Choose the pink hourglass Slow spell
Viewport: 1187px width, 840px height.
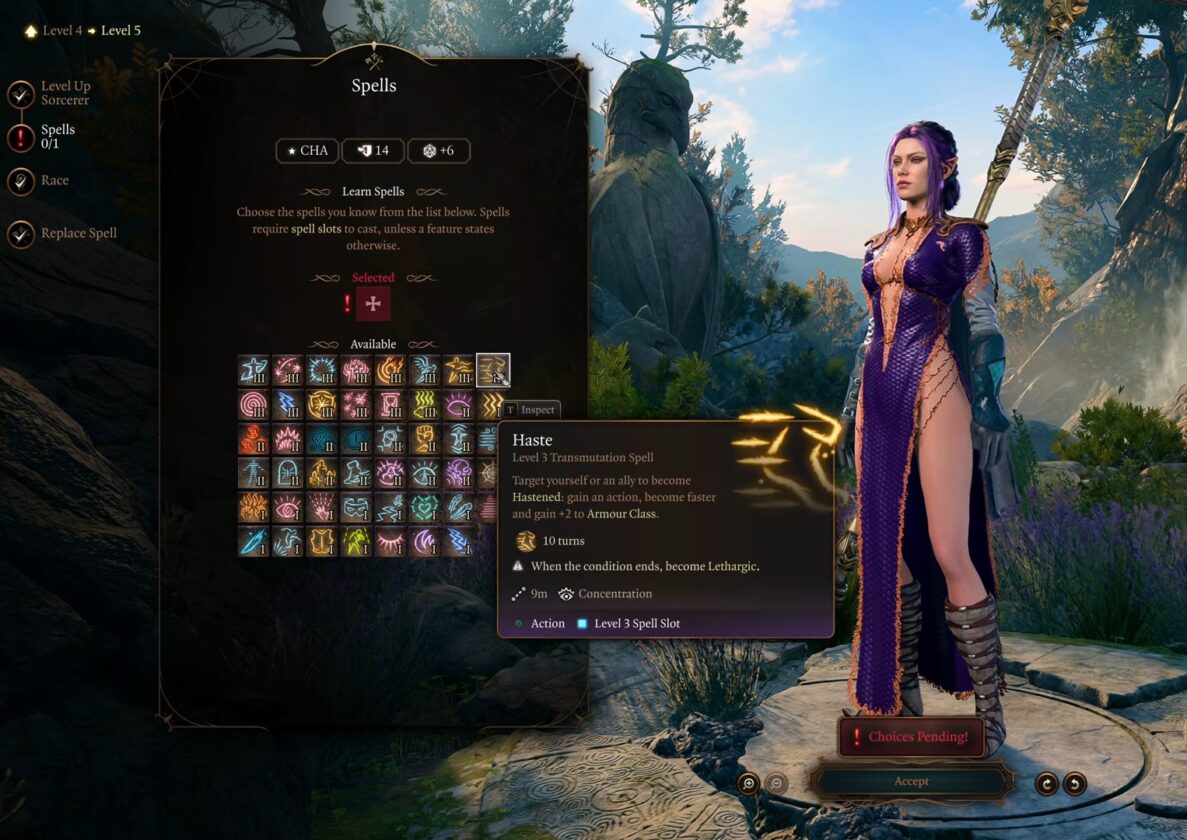(x=390, y=404)
